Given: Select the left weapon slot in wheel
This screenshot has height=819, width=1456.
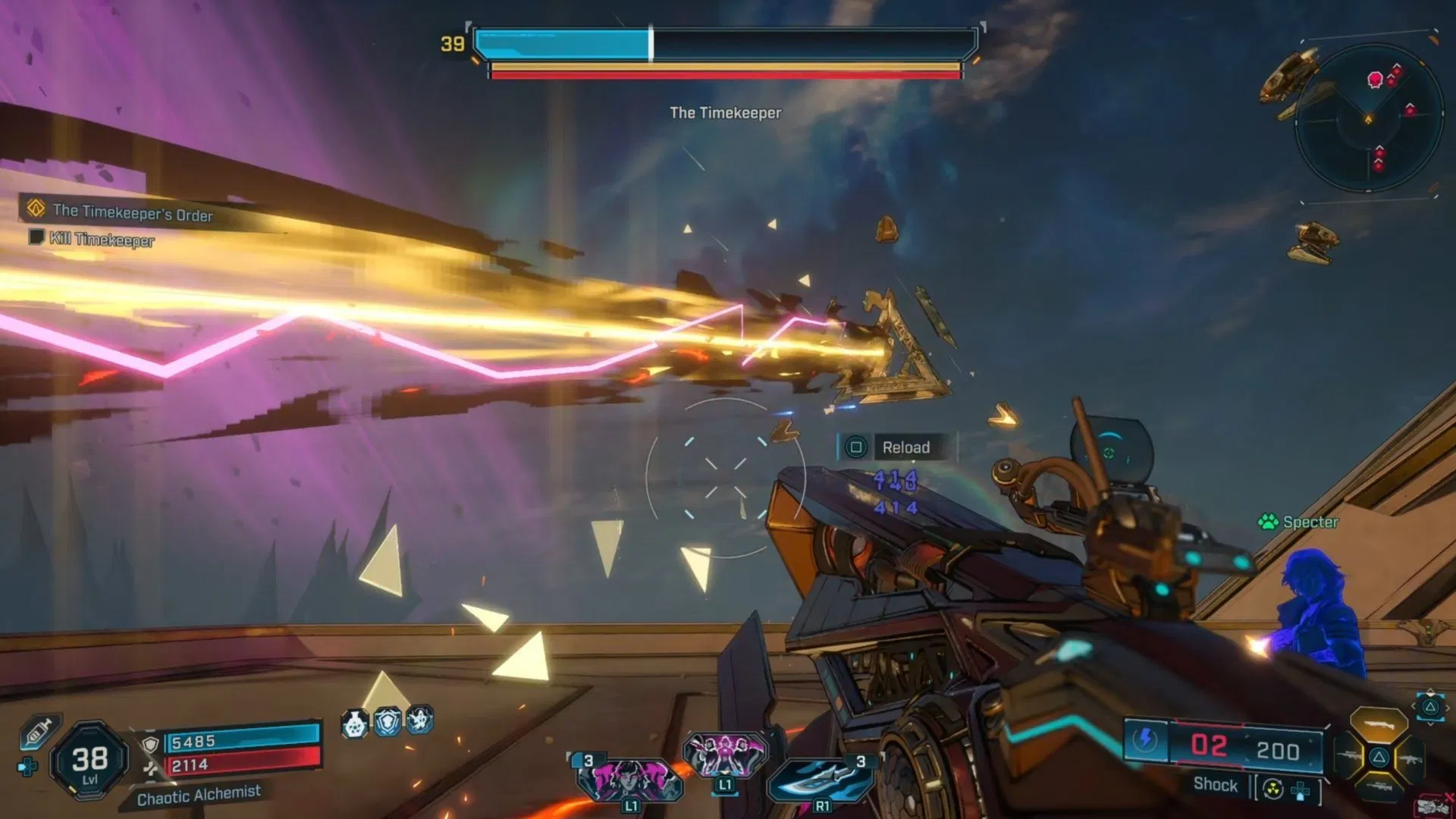Looking at the screenshot, I should pyautogui.click(x=1348, y=756).
